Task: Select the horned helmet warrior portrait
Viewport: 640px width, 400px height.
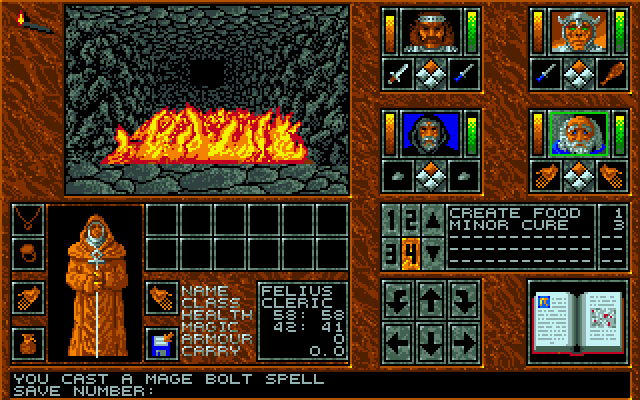Action: 572,32
